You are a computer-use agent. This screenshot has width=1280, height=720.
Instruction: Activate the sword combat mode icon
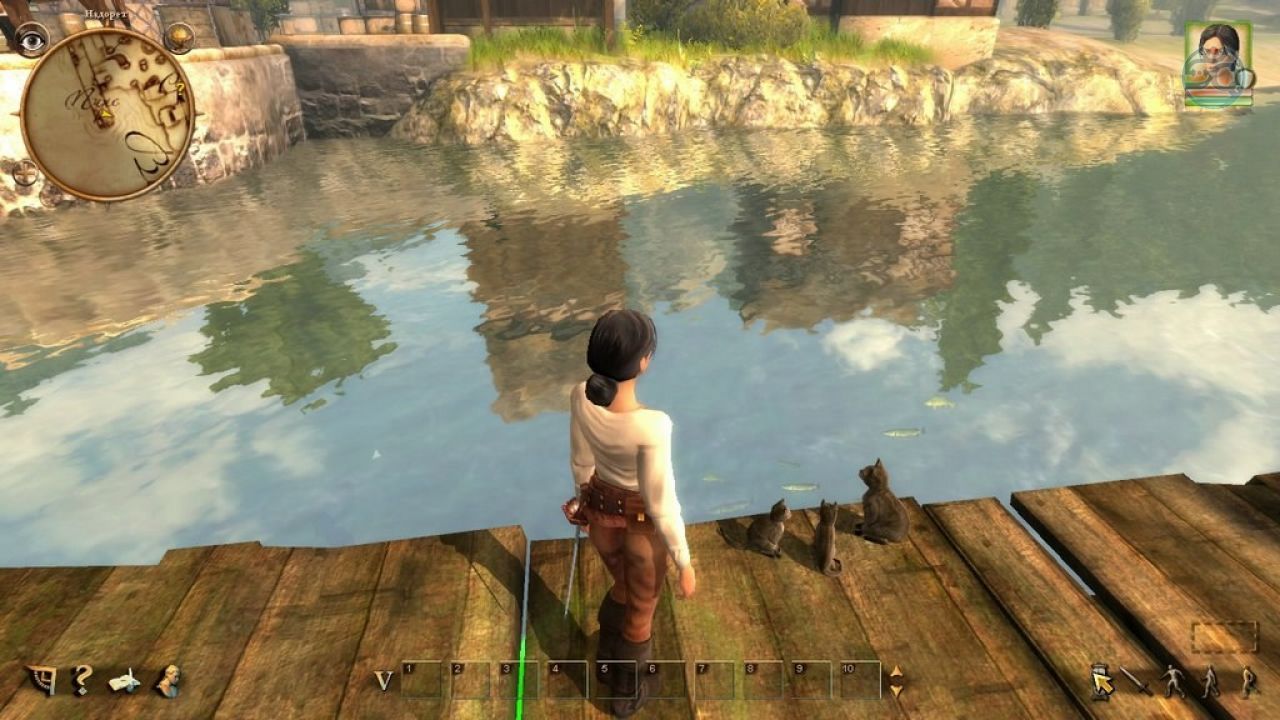point(1136,681)
